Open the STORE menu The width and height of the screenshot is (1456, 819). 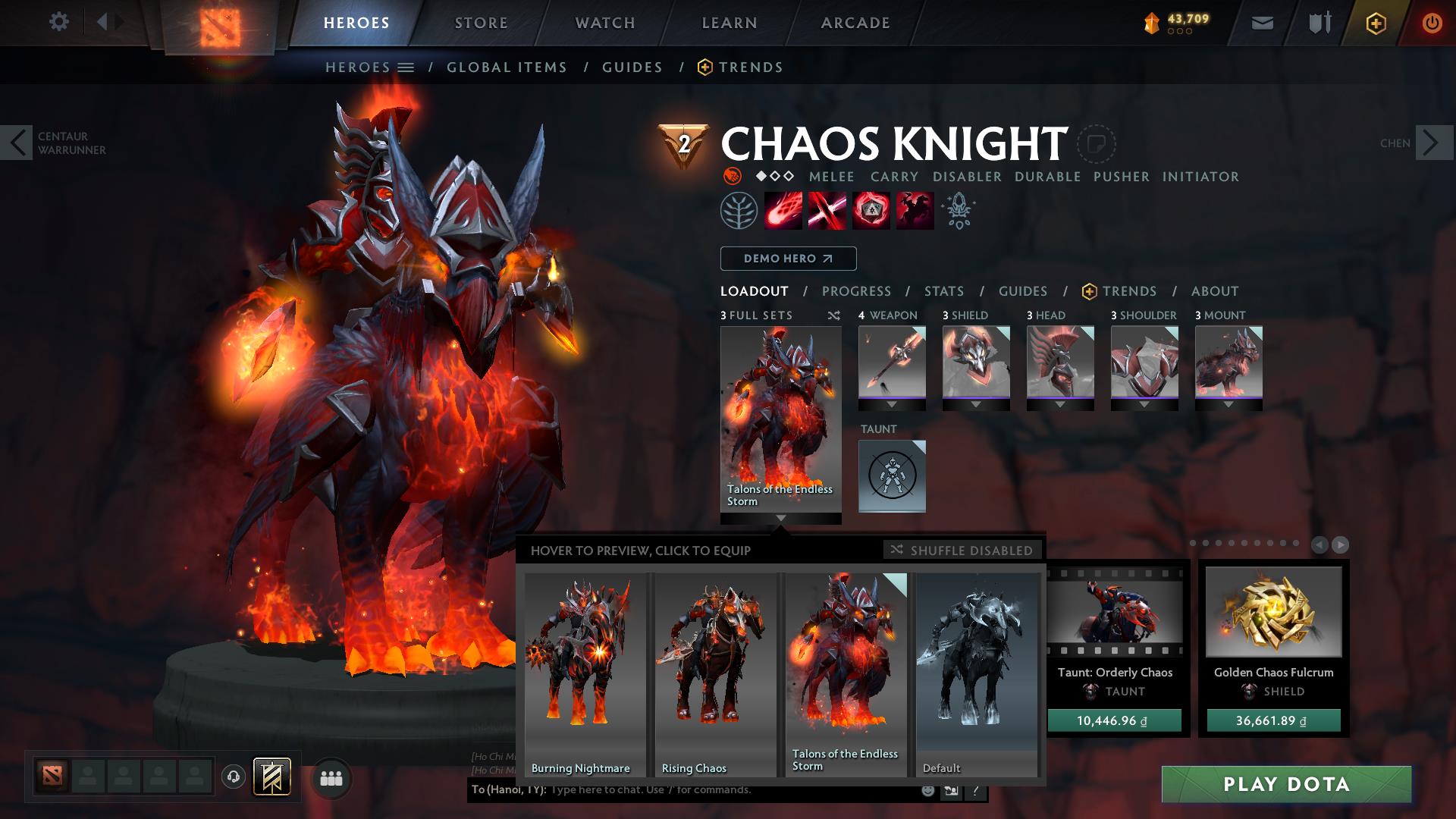480,22
